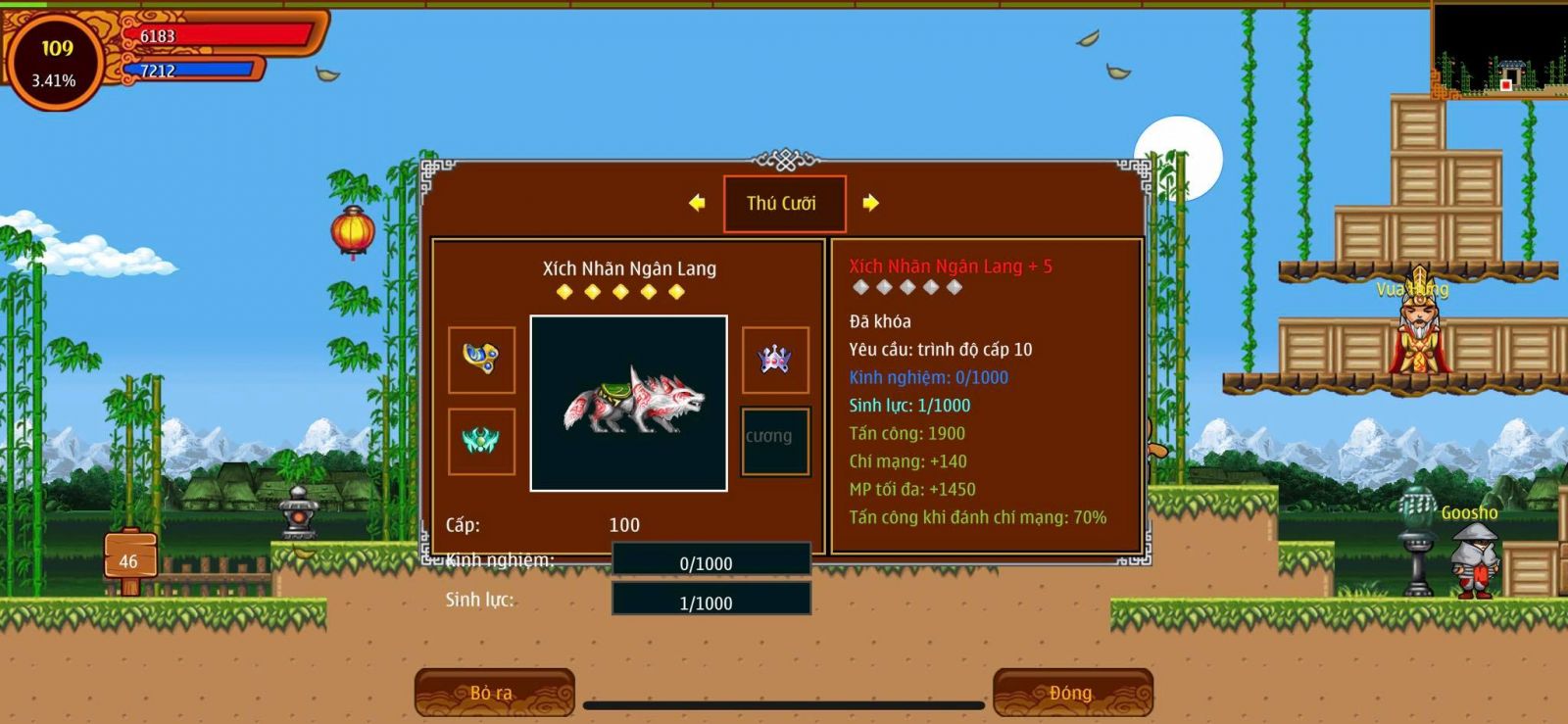
Task: Open the level 109 character badge
Action: [x=55, y=61]
